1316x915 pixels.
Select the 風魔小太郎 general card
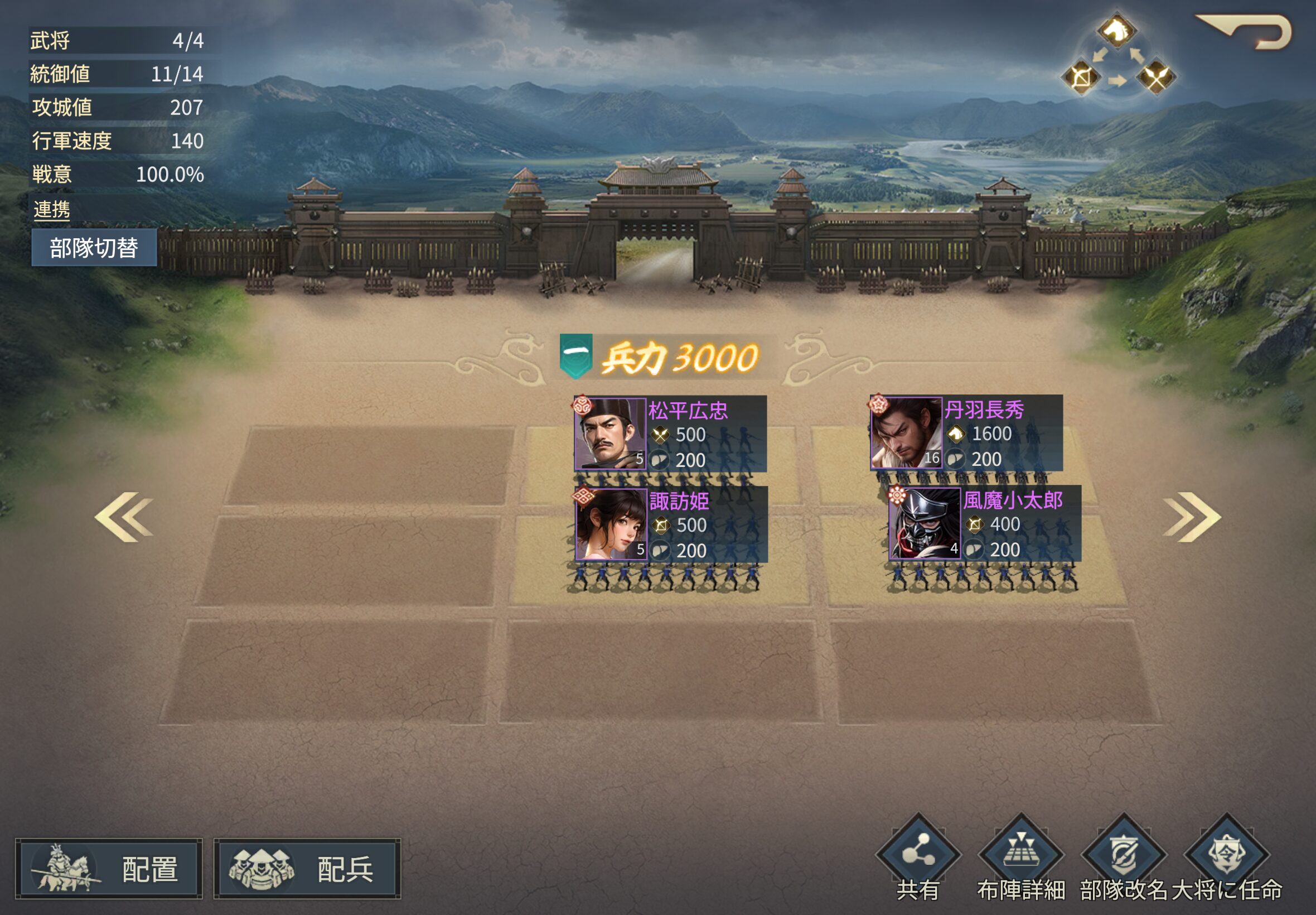(984, 523)
